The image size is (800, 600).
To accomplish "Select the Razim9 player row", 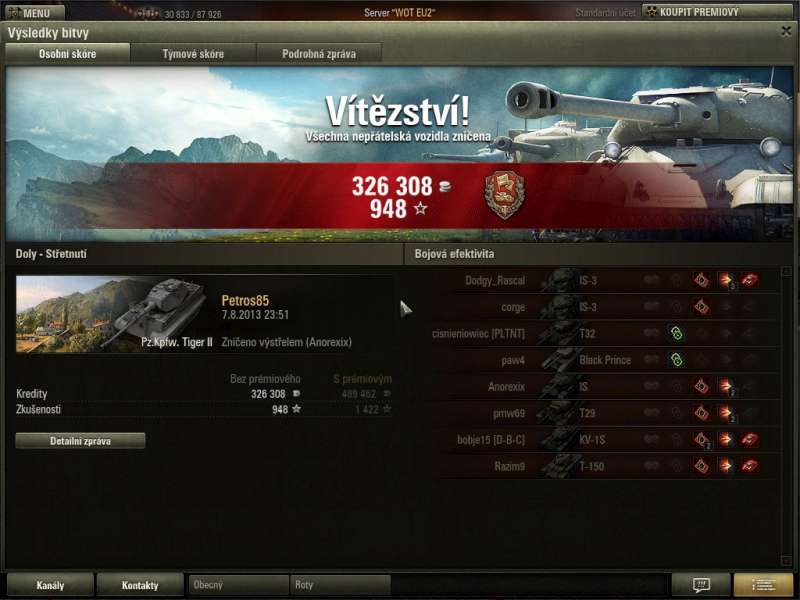I will pos(600,466).
